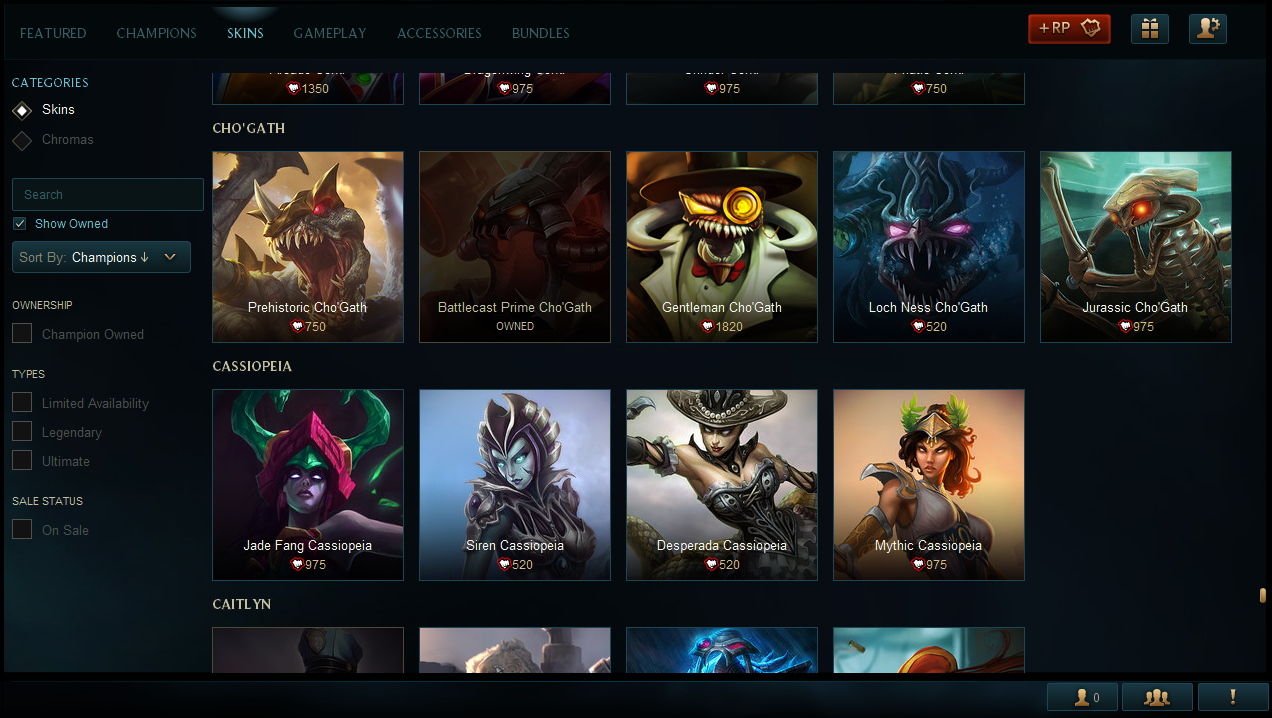Tick the Legendary type checkbox
The image size is (1272, 718).
coord(22,432)
